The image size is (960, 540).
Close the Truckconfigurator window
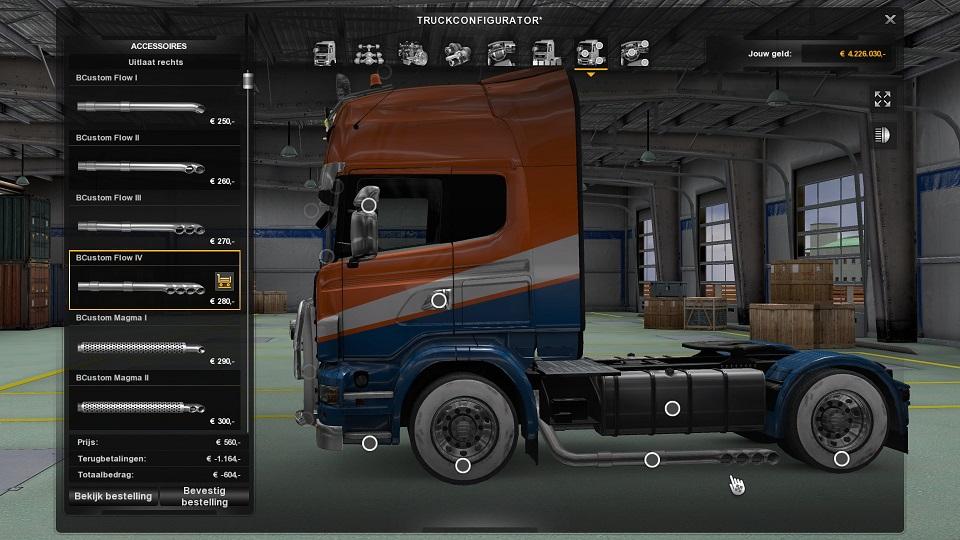pyautogui.click(x=890, y=19)
